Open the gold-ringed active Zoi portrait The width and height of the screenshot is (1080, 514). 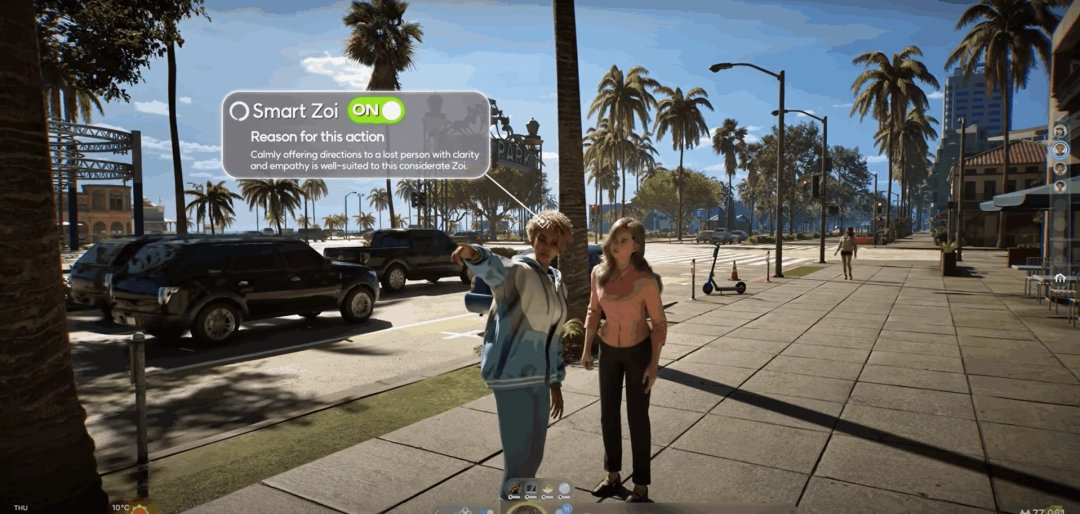tap(524, 508)
